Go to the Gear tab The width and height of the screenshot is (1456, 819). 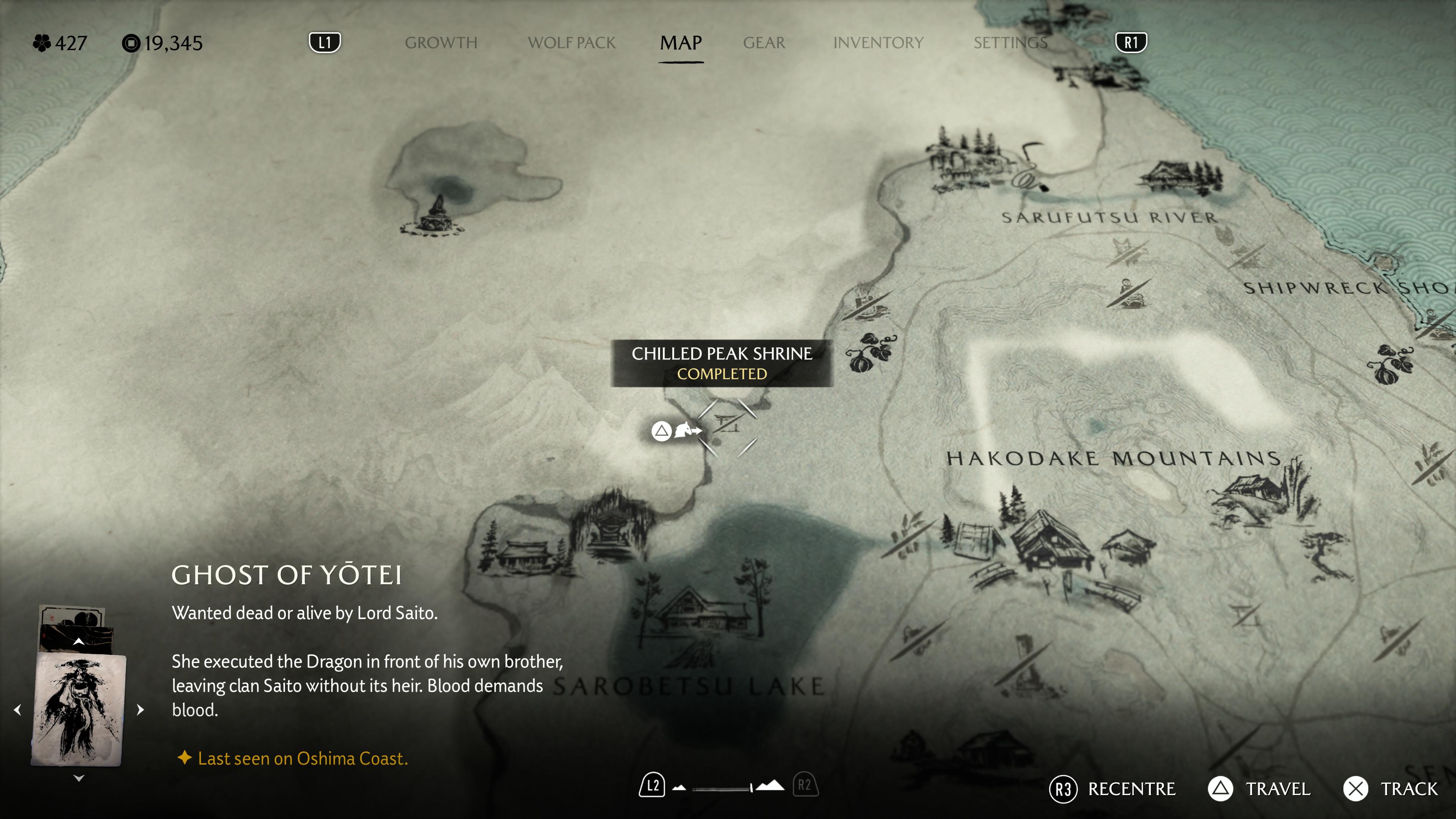[x=764, y=43]
